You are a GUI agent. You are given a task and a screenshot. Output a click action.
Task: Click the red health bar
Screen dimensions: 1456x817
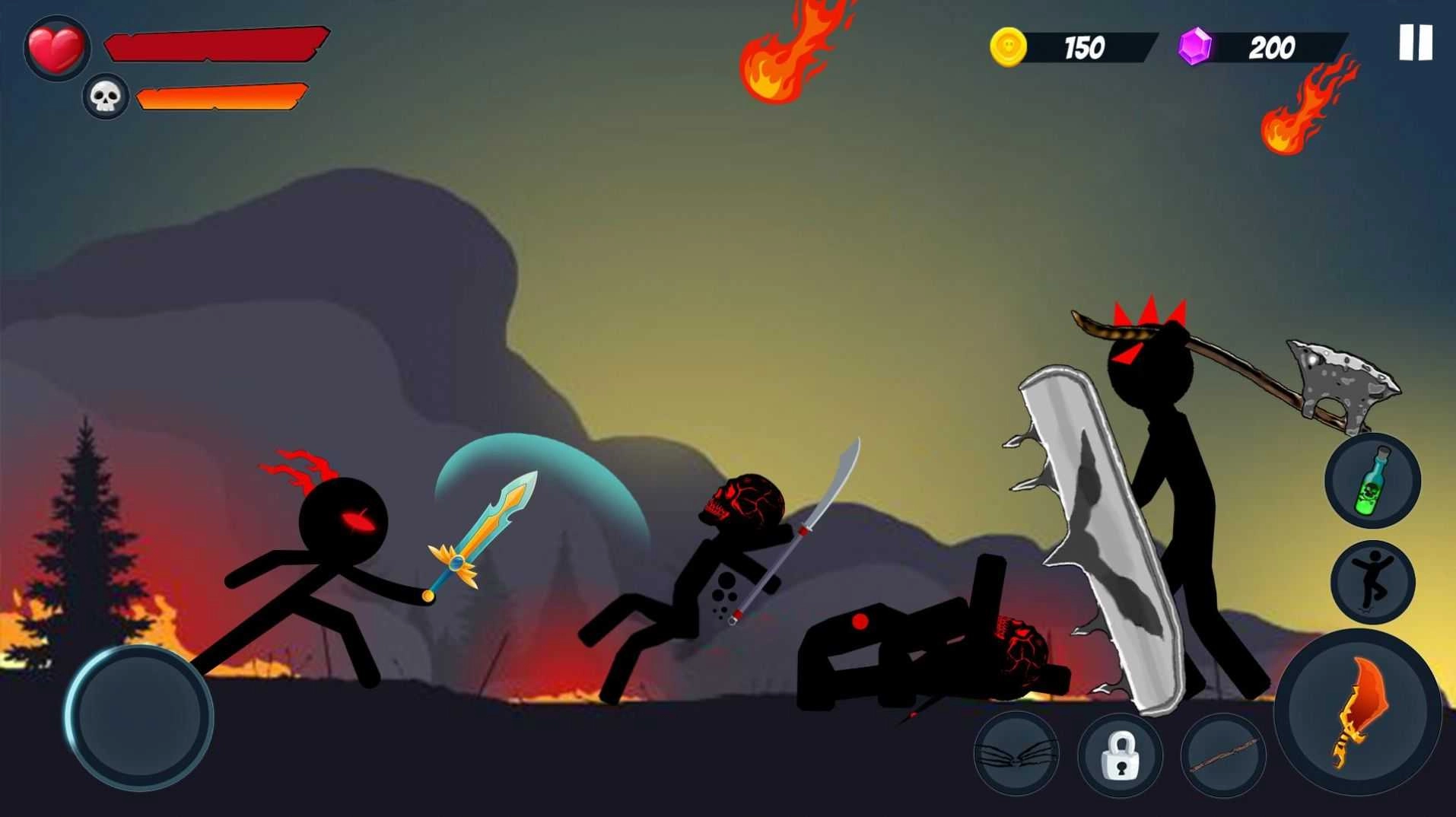coord(217,44)
